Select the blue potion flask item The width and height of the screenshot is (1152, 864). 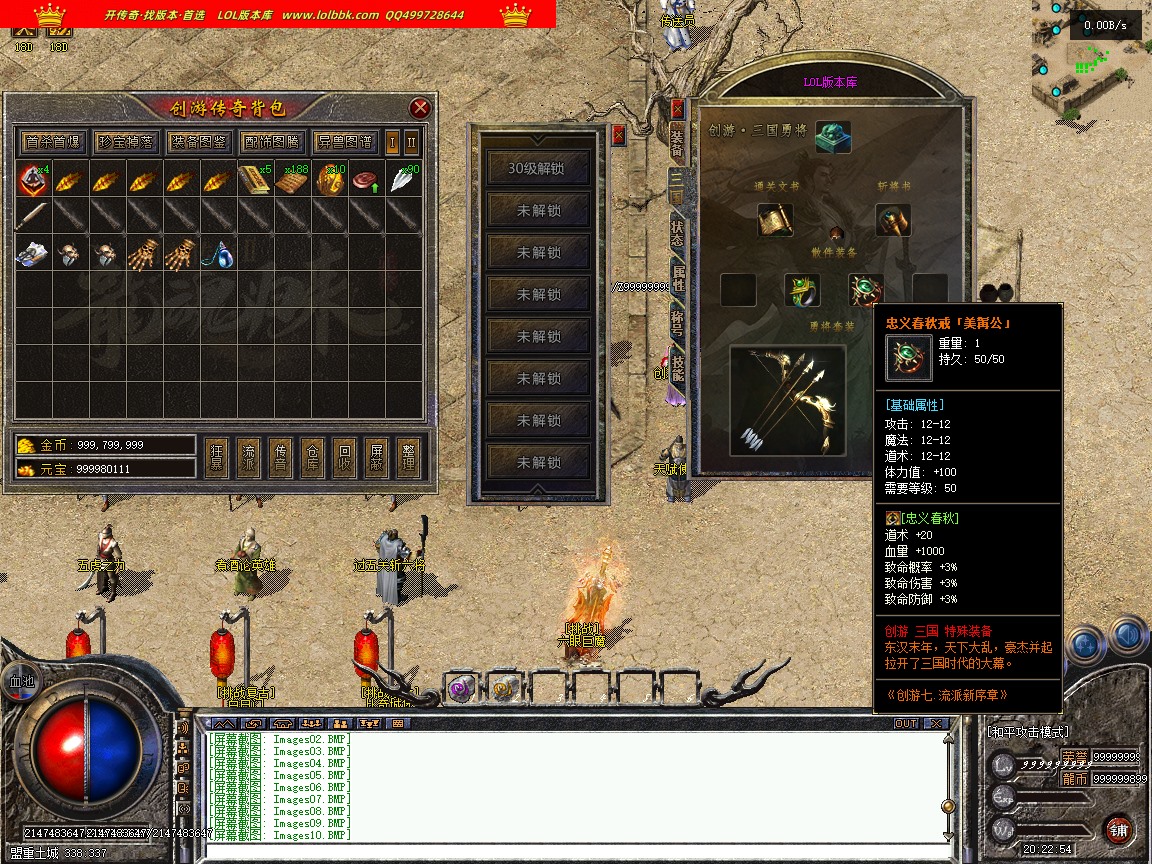click(220, 256)
